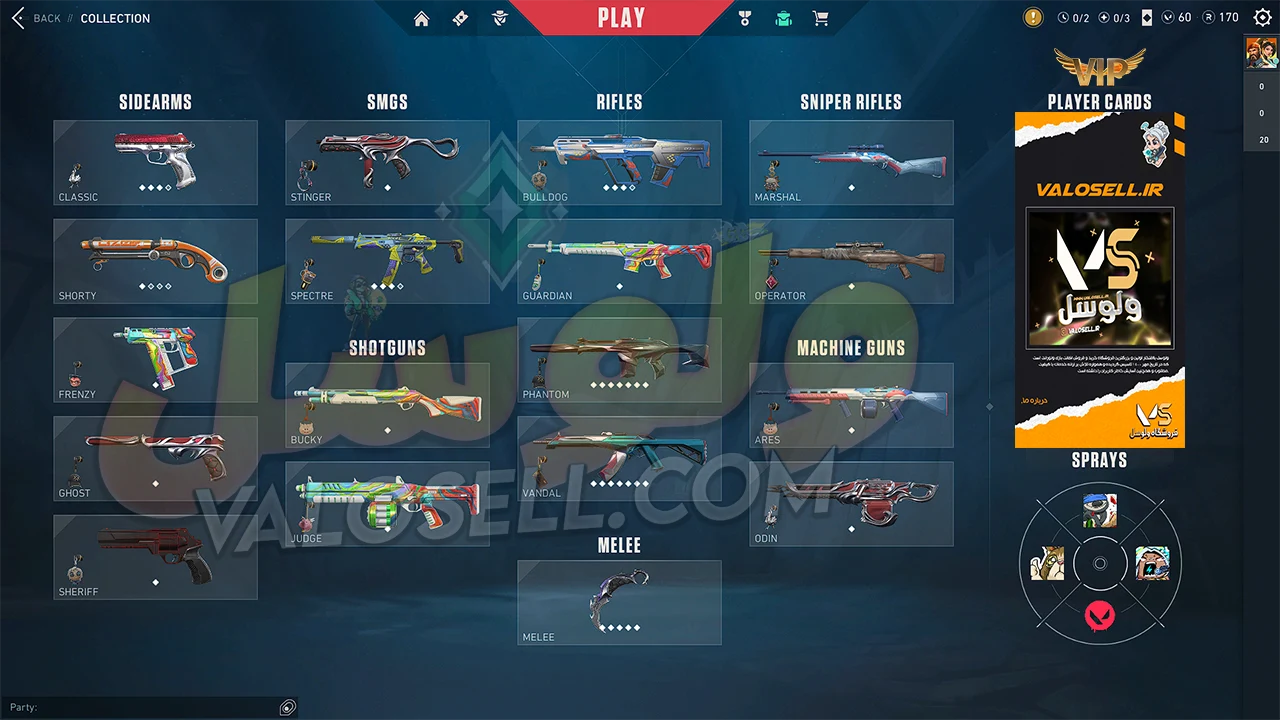Select the Melee karambit slot
This screenshot has height=720, width=1280.
[x=619, y=602]
